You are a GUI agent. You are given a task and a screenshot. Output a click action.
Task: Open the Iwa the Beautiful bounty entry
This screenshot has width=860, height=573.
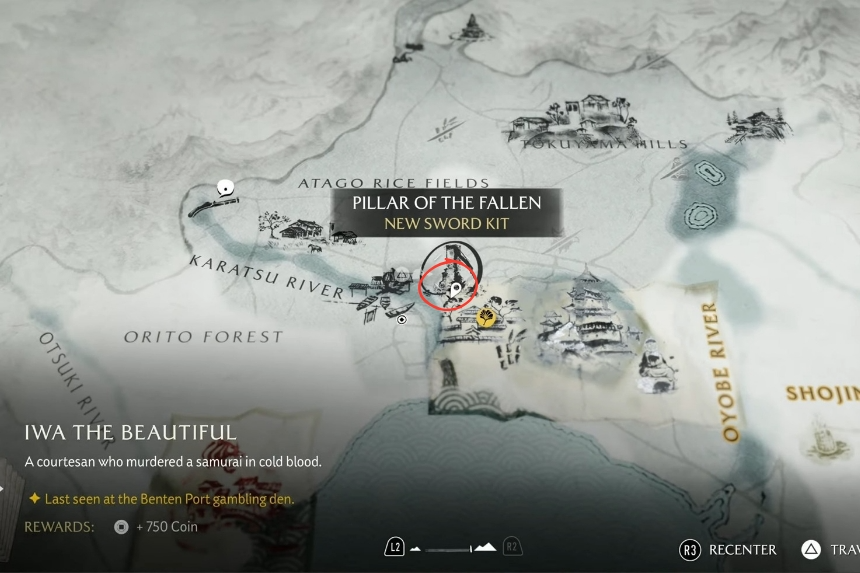click(131, 433)
